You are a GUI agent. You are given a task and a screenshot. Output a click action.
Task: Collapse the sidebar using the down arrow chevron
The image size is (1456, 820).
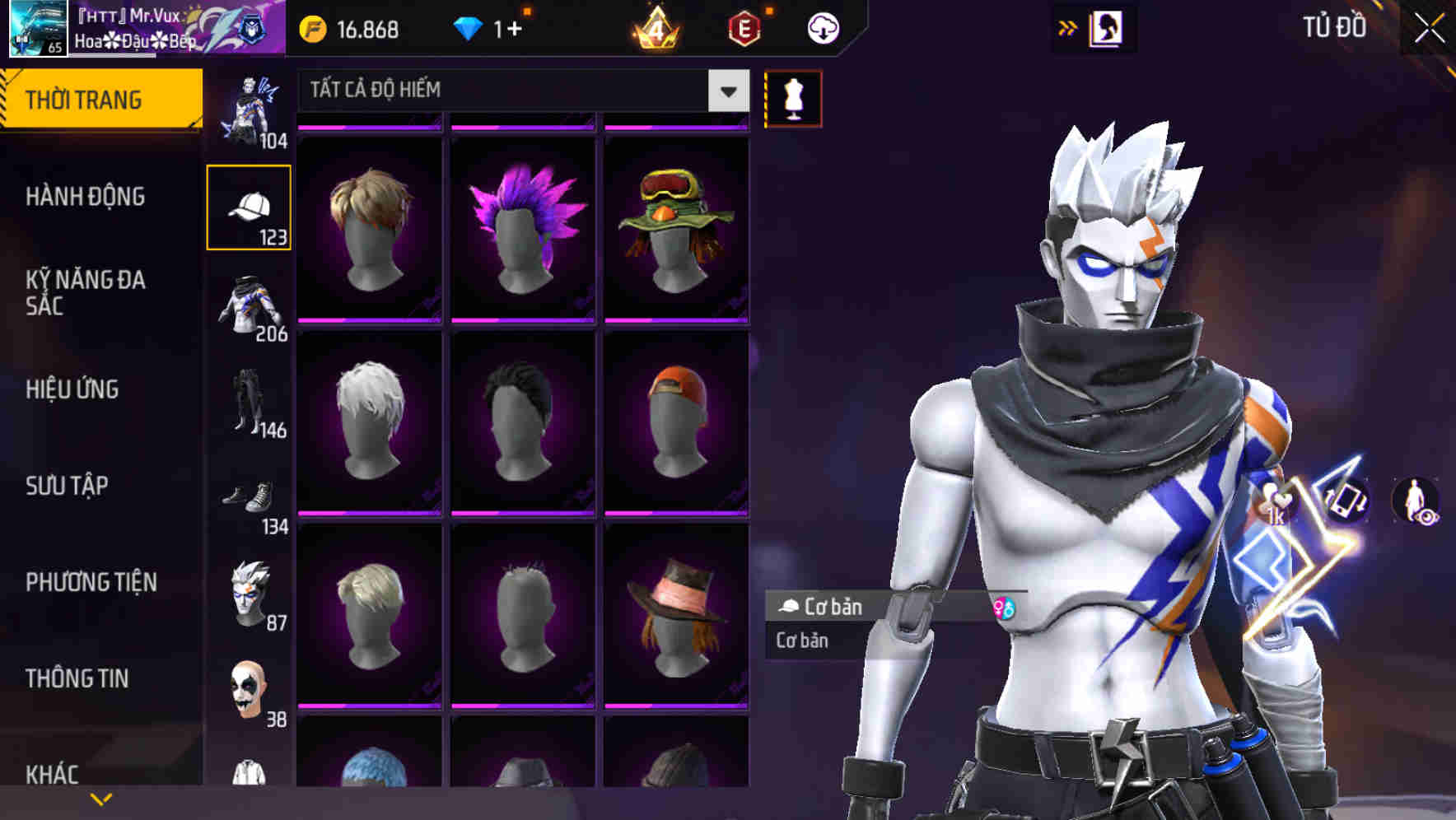[100, 799]
